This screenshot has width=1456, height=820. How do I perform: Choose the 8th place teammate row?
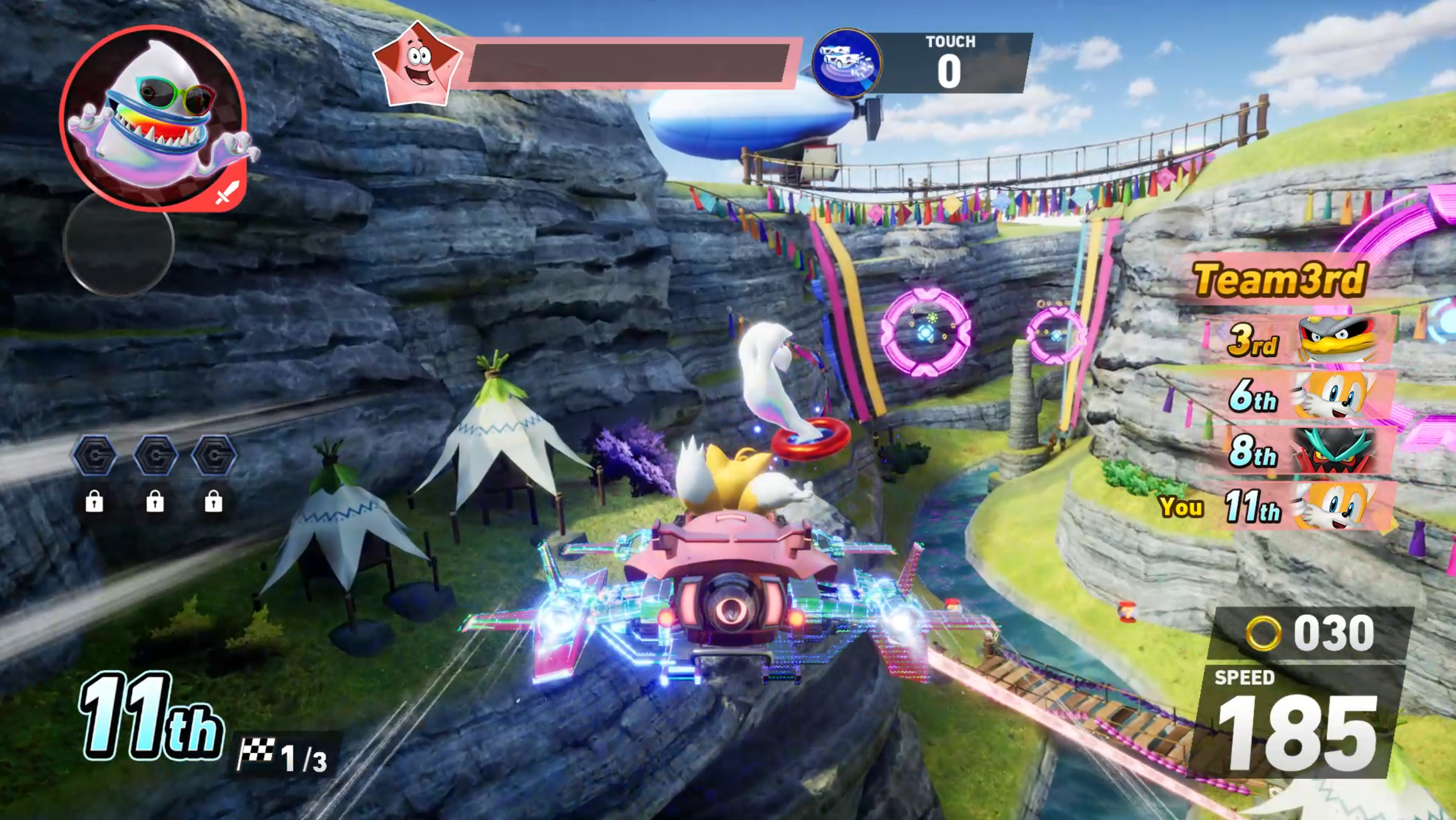tap(1304, 450)
